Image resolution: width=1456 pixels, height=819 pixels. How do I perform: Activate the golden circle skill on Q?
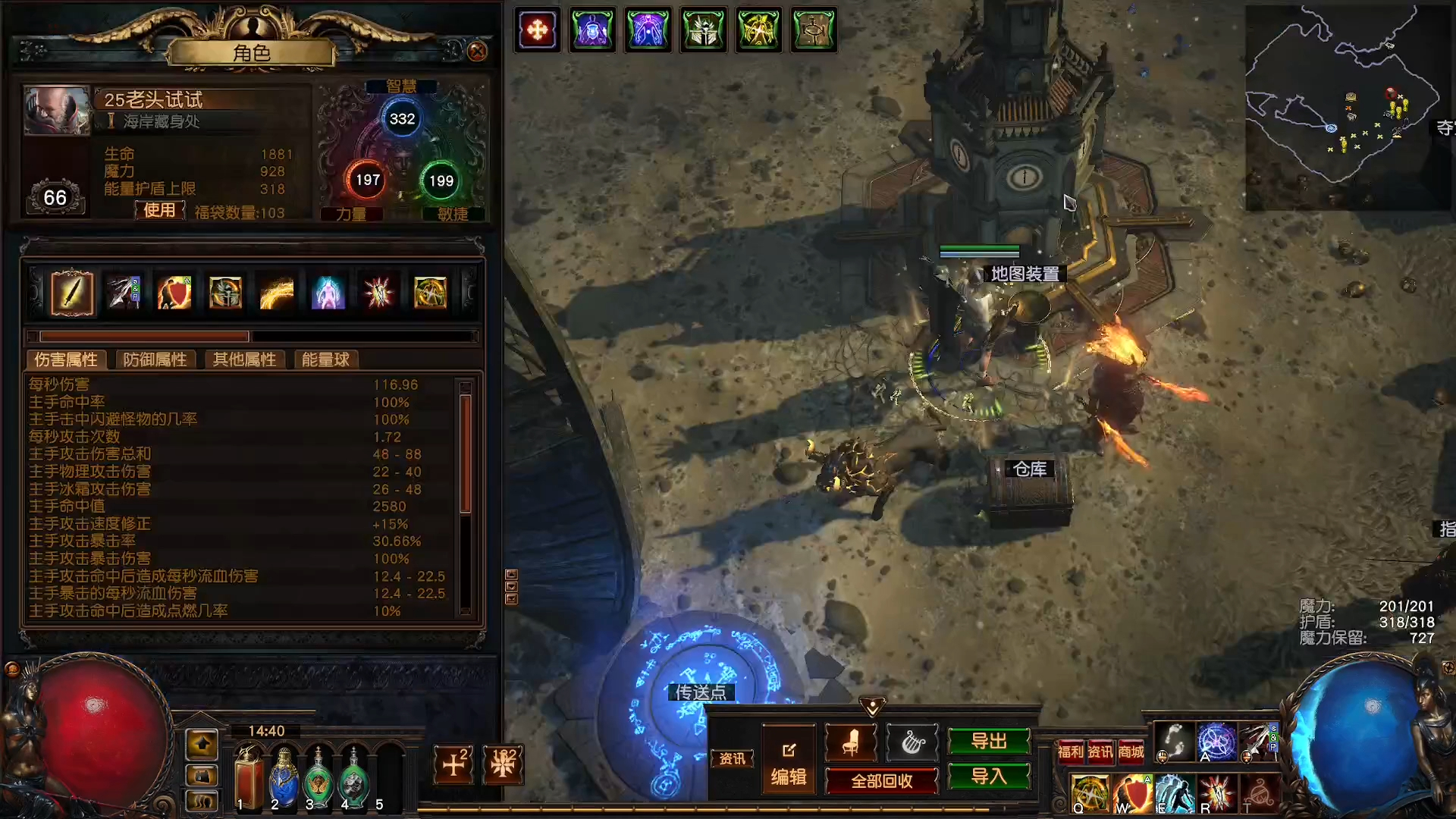[1090, 792]
